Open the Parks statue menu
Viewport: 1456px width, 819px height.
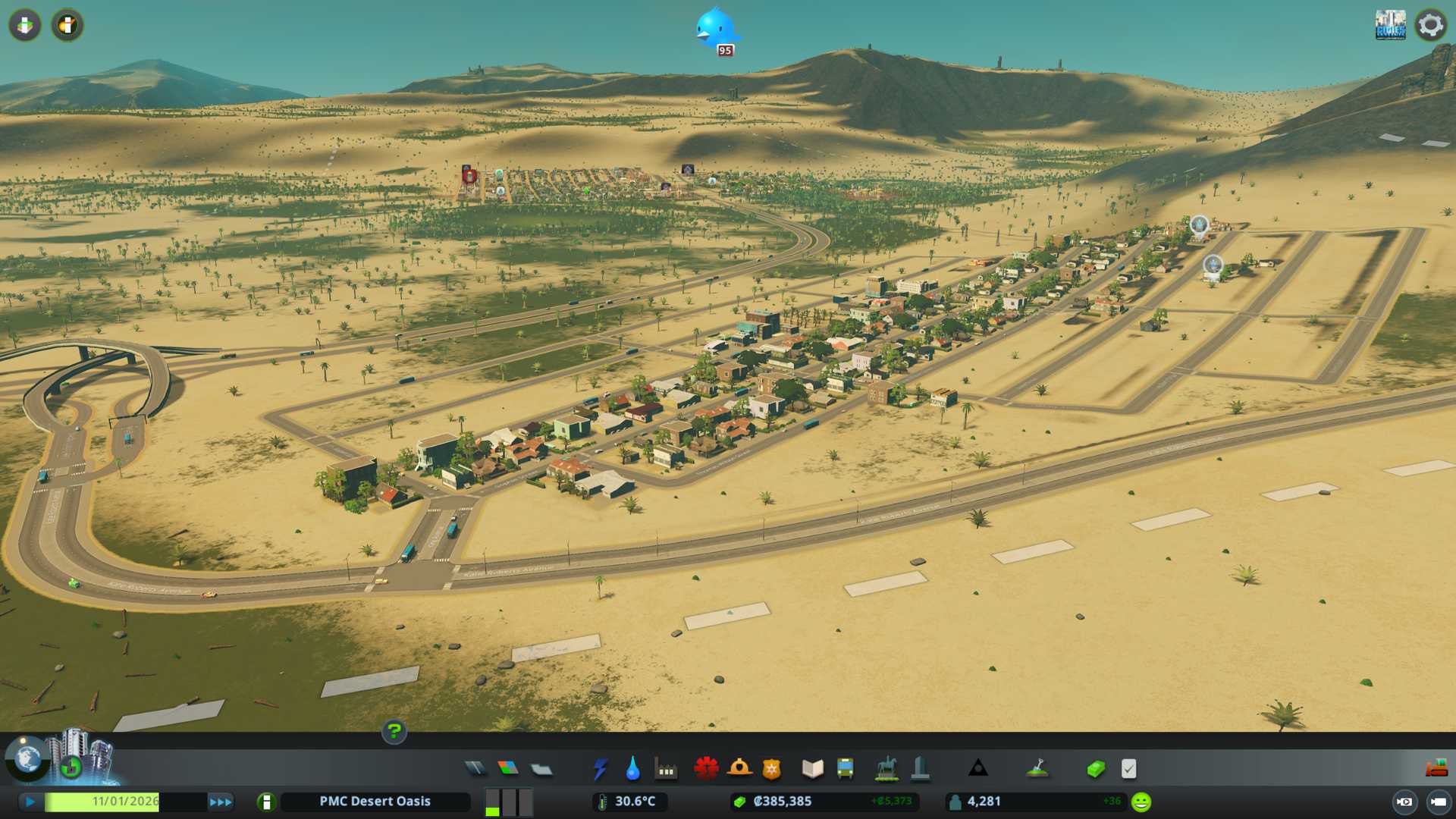886,769
